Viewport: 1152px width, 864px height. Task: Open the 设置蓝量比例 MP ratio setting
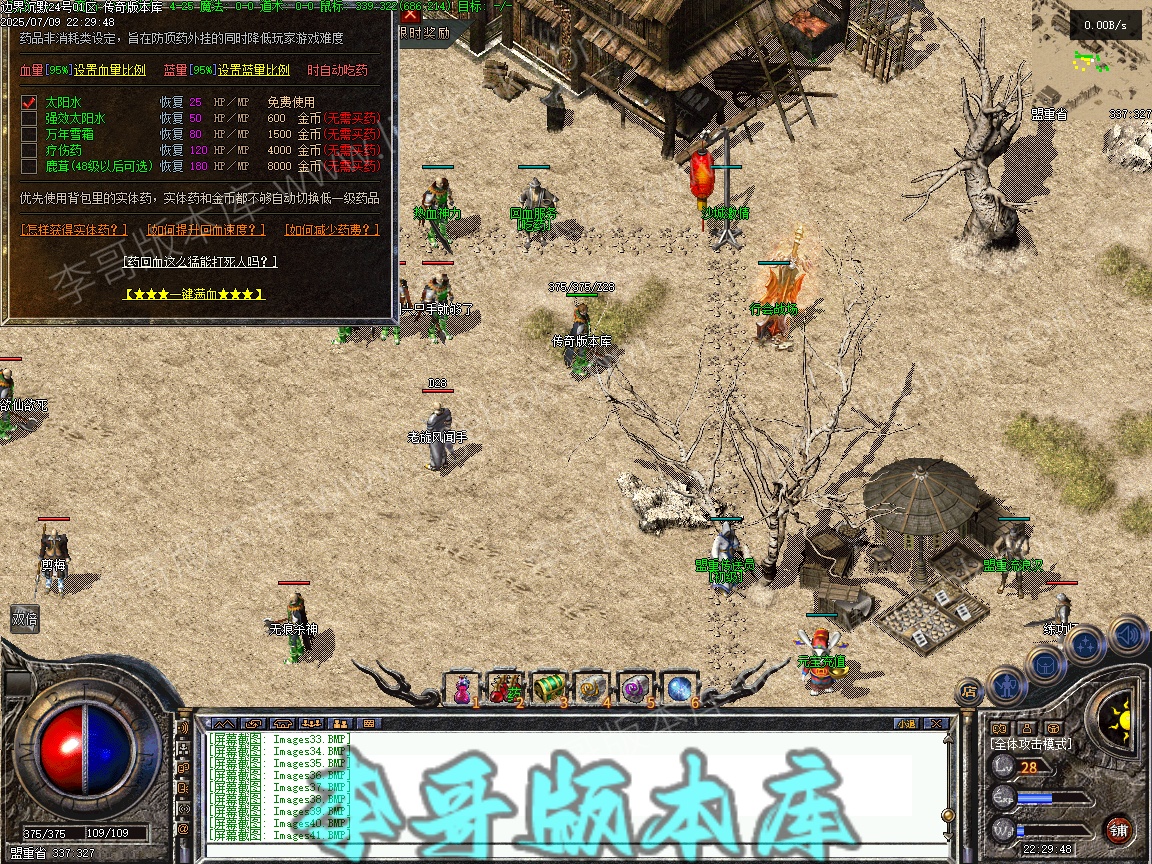254,71
